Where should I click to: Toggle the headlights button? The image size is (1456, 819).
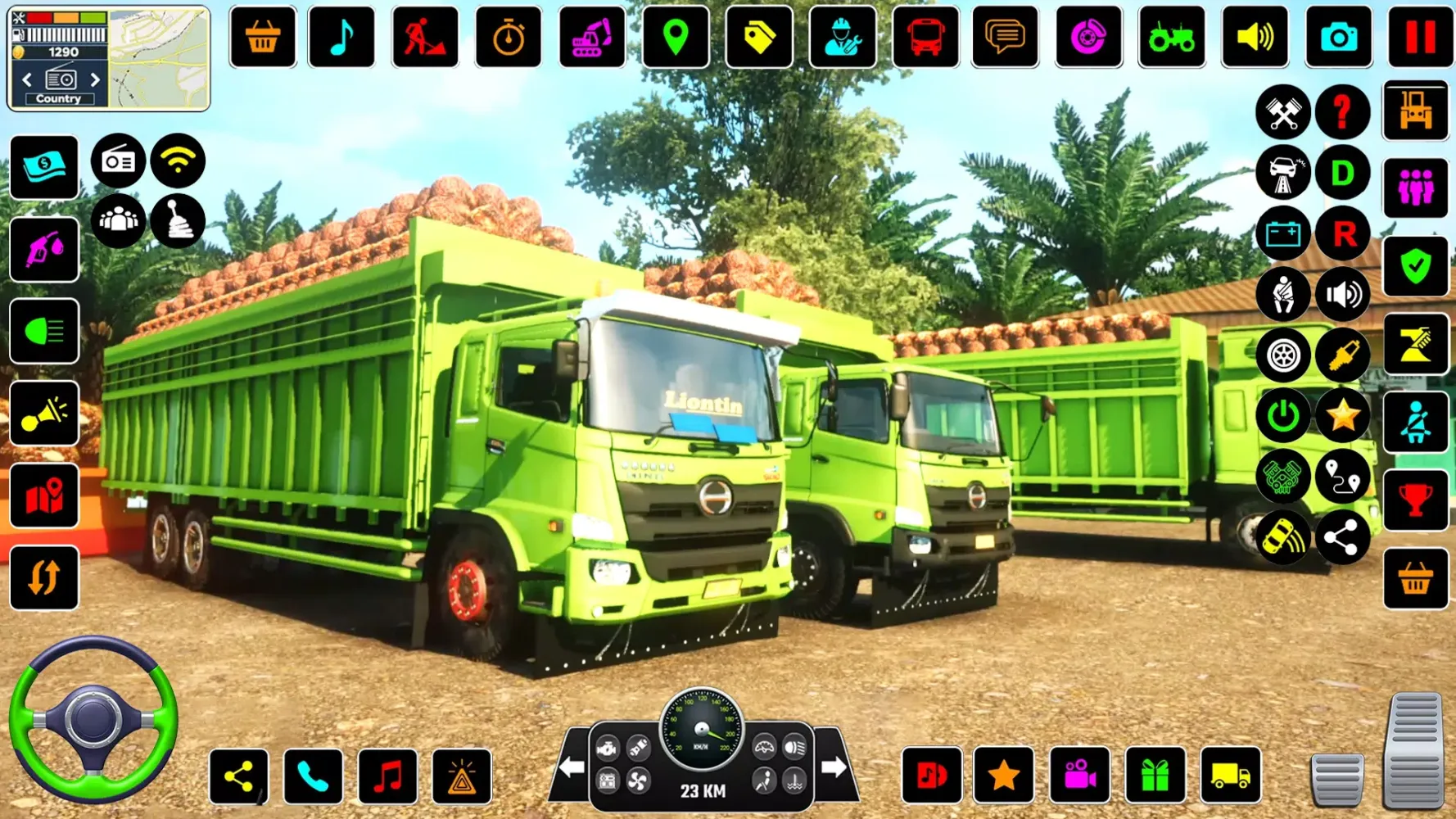44,331
